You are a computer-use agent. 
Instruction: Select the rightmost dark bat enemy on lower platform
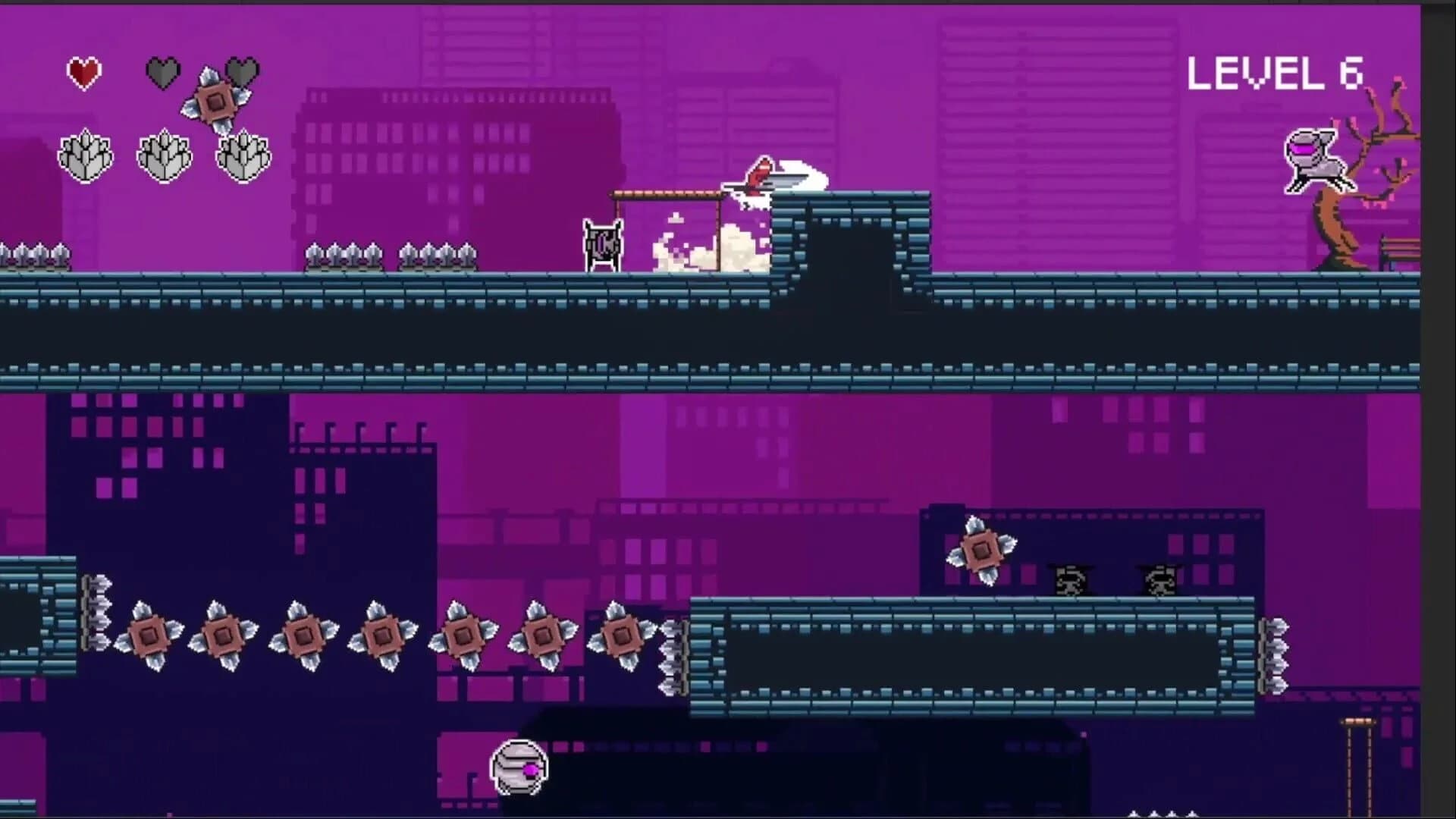click(x=1159, y=580)
